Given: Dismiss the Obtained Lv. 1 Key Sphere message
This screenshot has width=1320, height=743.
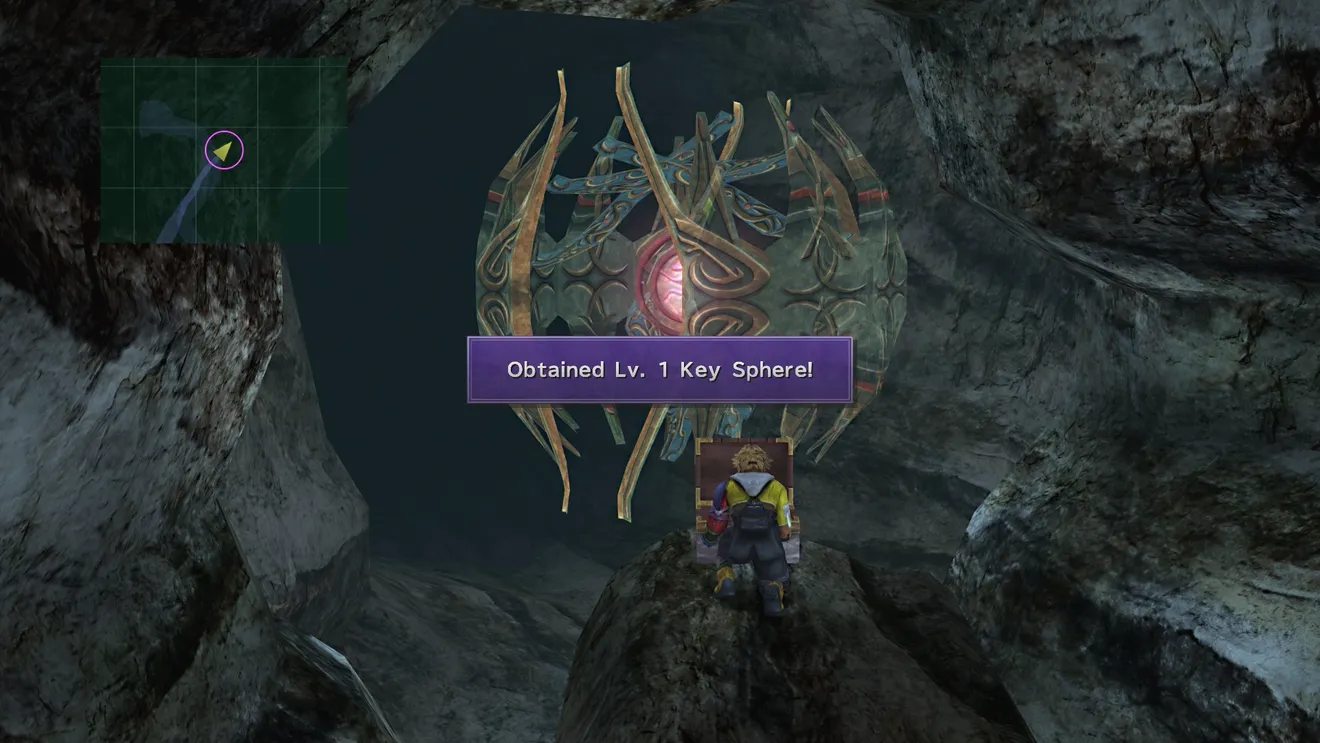Looking at the screenshot, I should tap(660, 370).
